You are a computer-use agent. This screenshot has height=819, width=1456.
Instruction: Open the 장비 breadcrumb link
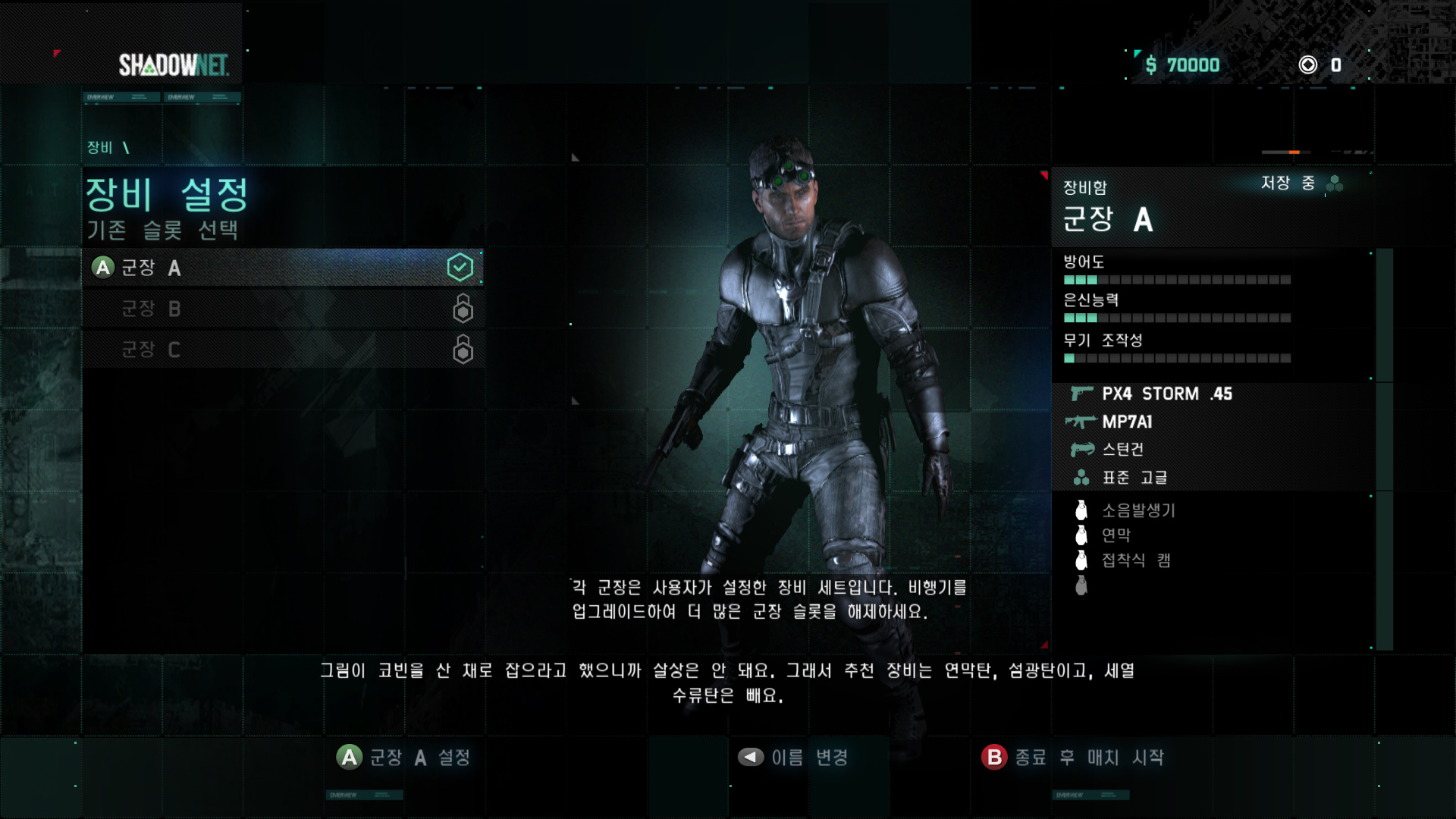[x=99, y=147]
